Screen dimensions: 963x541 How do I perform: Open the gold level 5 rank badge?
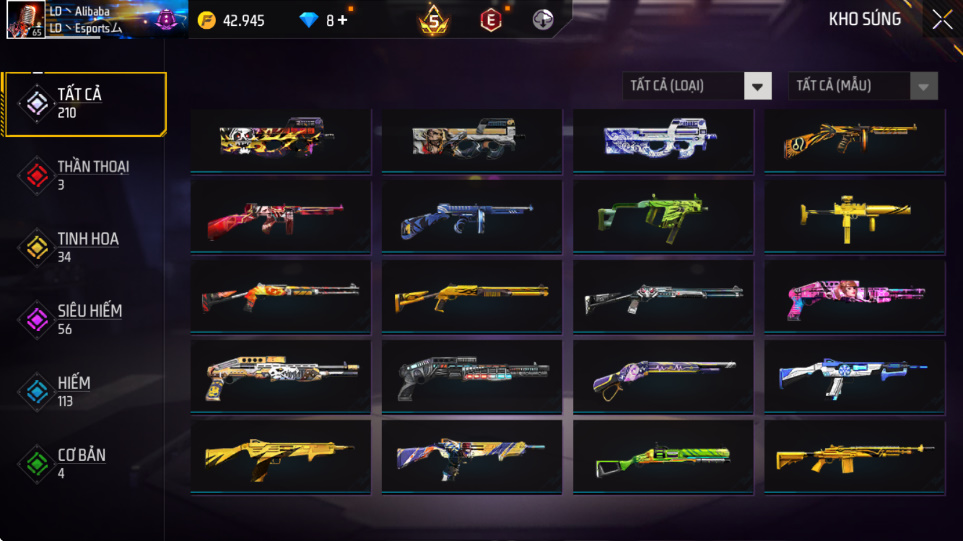coord(434,19)
